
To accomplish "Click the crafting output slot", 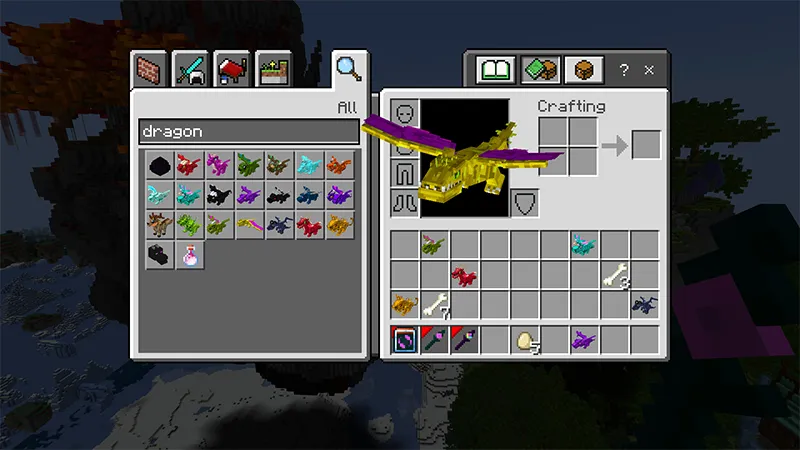I will [646, 145].
